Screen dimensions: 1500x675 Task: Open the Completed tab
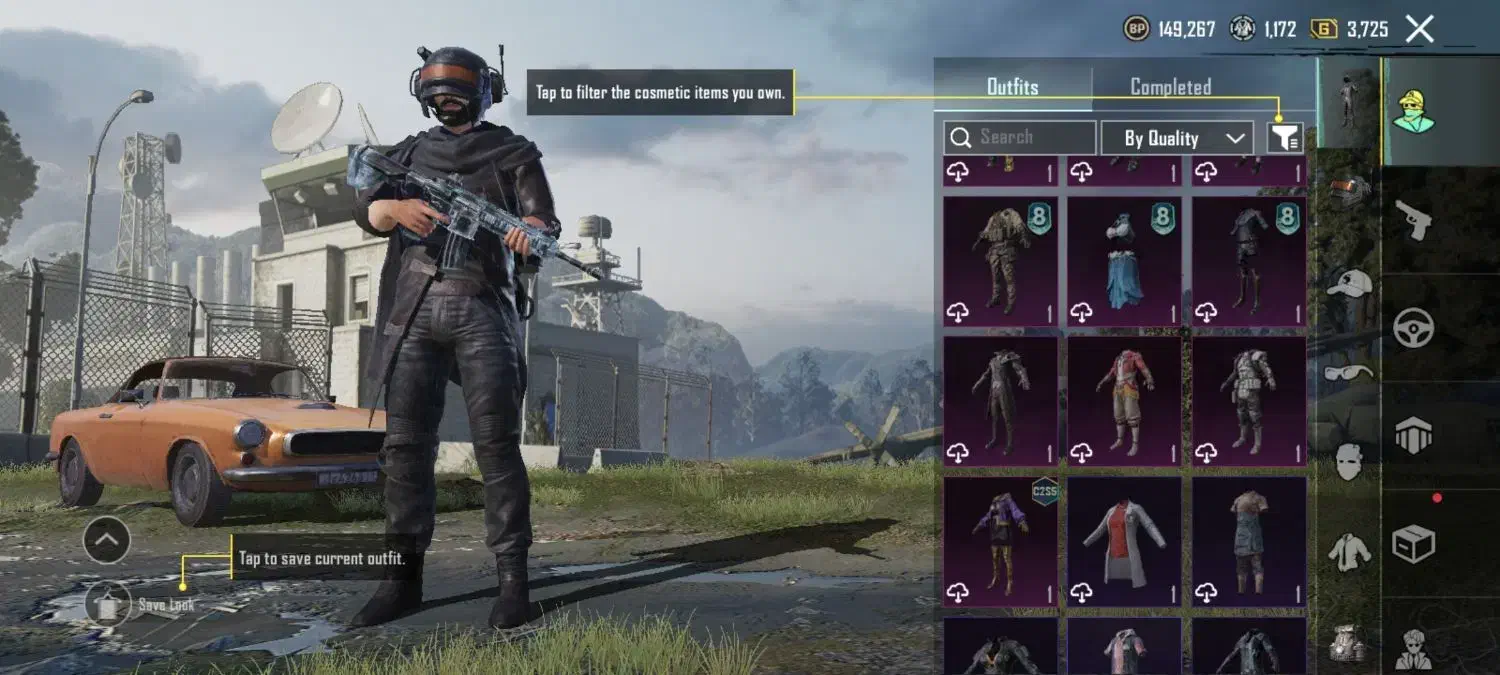pos(1170,87)
